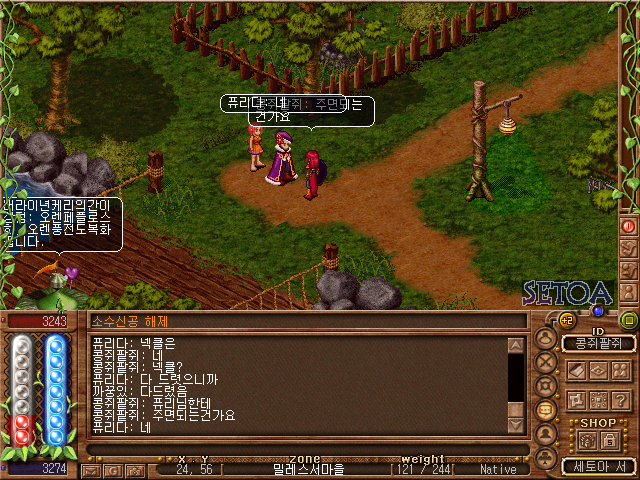Open the SHOP padlock button
This screenshot has height=480, width=640.
(609, 440)
